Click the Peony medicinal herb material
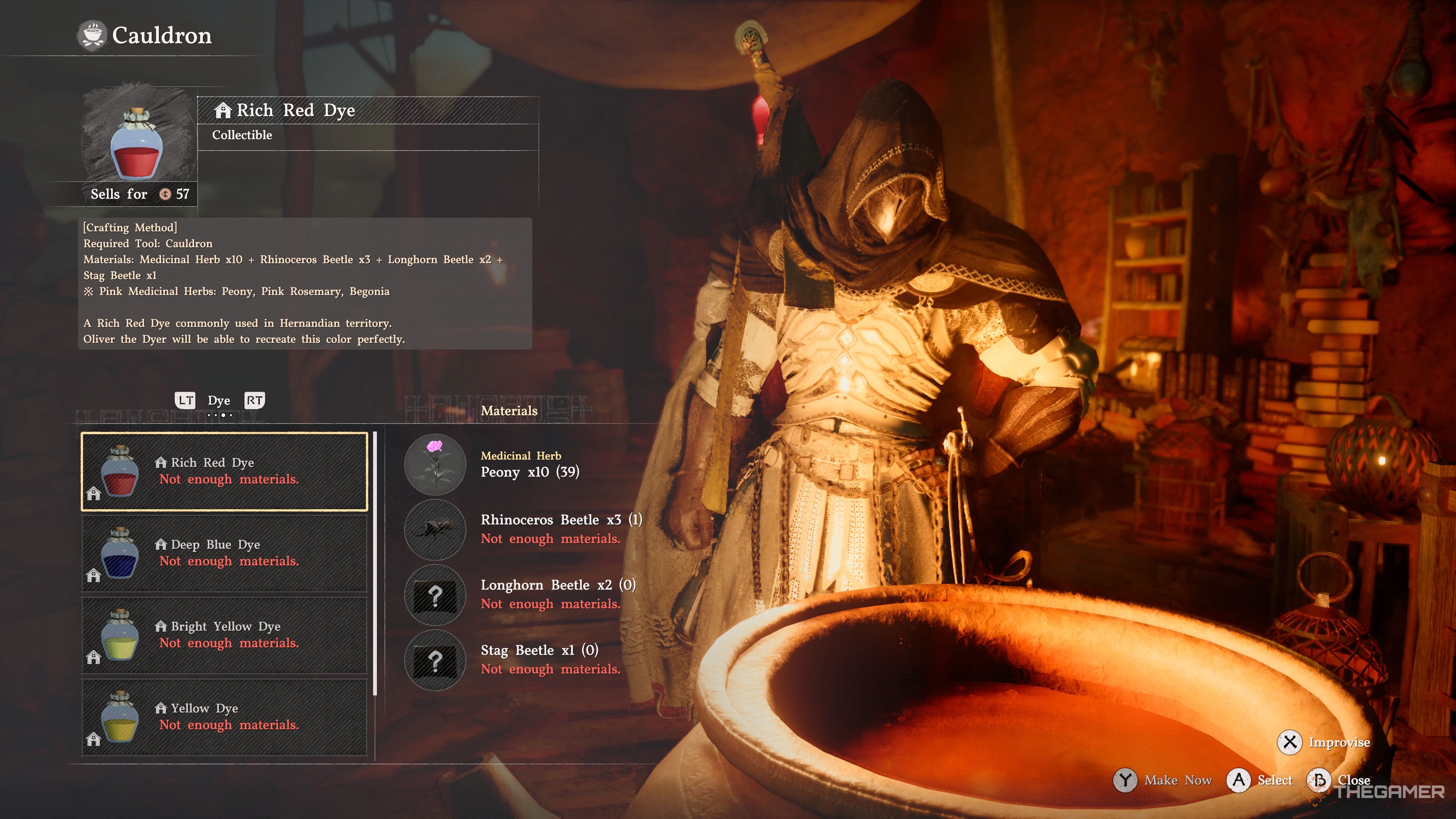This screenshot has width=1456, height=819. (435, 464)
